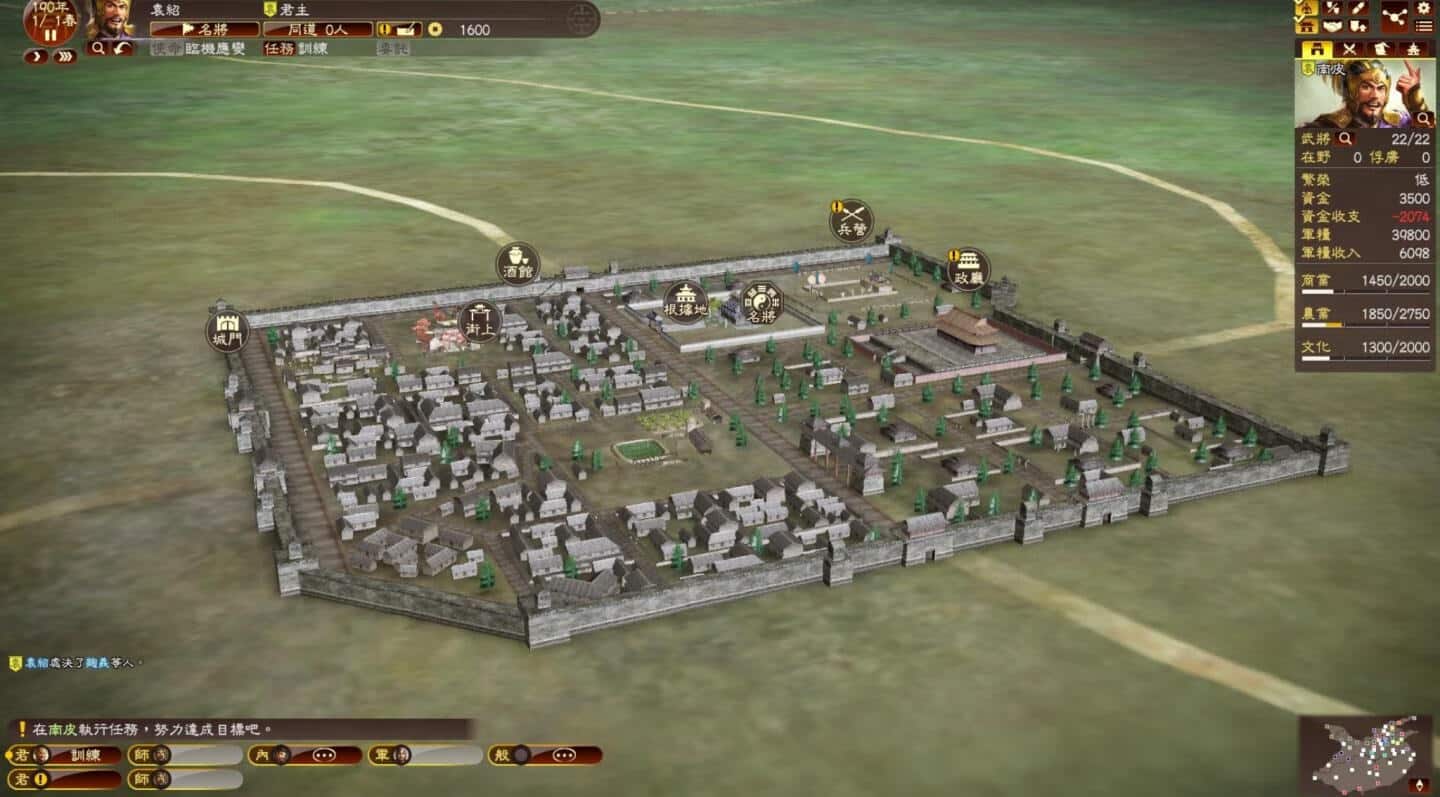
Task: Open the three-line list menu icon
Action: click(1423, 26)
